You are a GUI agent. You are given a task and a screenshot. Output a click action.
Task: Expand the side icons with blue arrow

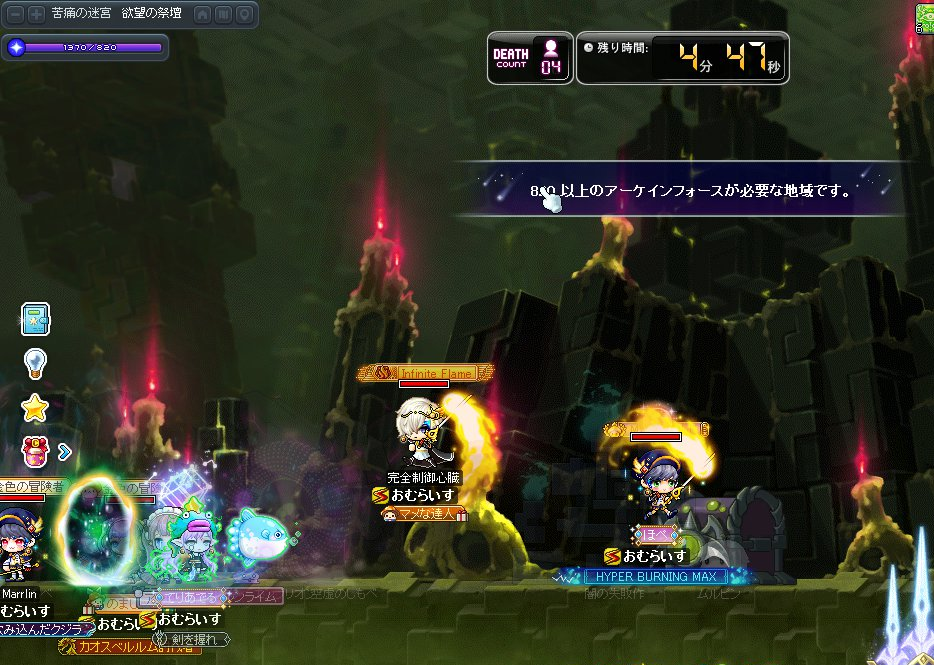point(65,452)
